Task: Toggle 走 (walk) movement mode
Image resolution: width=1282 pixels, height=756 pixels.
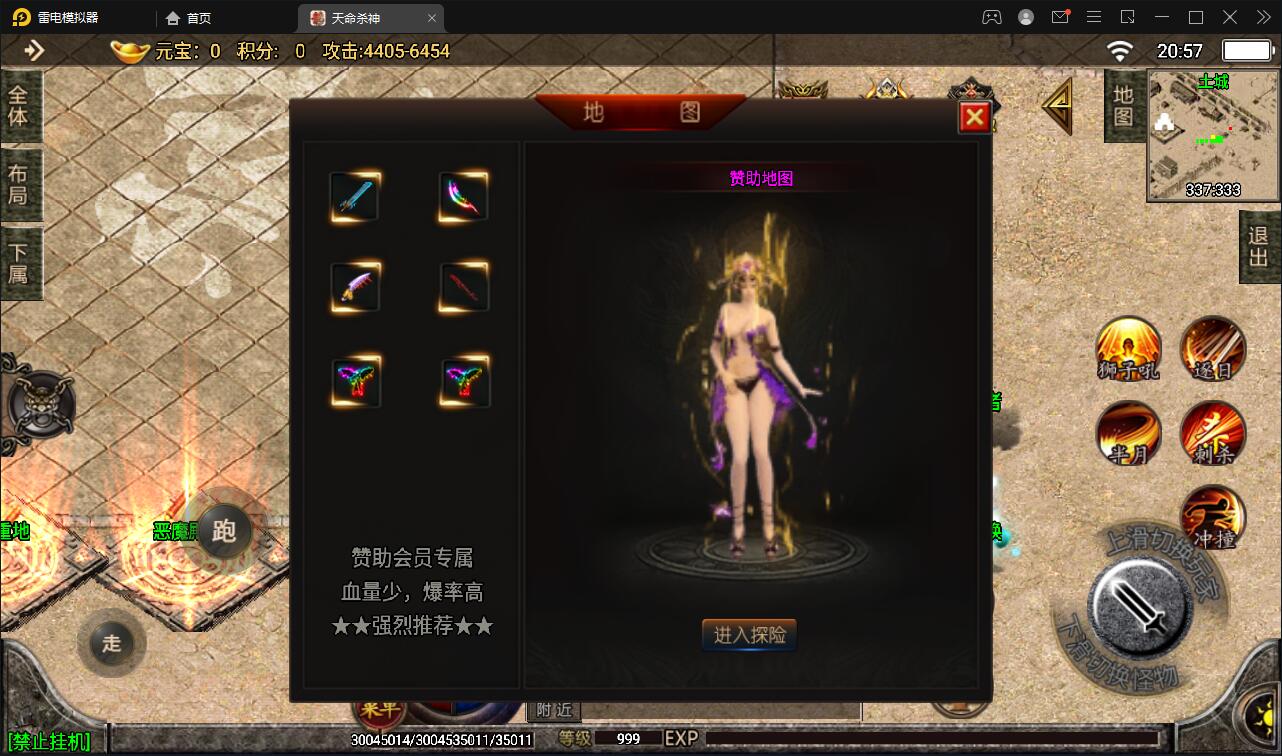Action: [112, 643]
